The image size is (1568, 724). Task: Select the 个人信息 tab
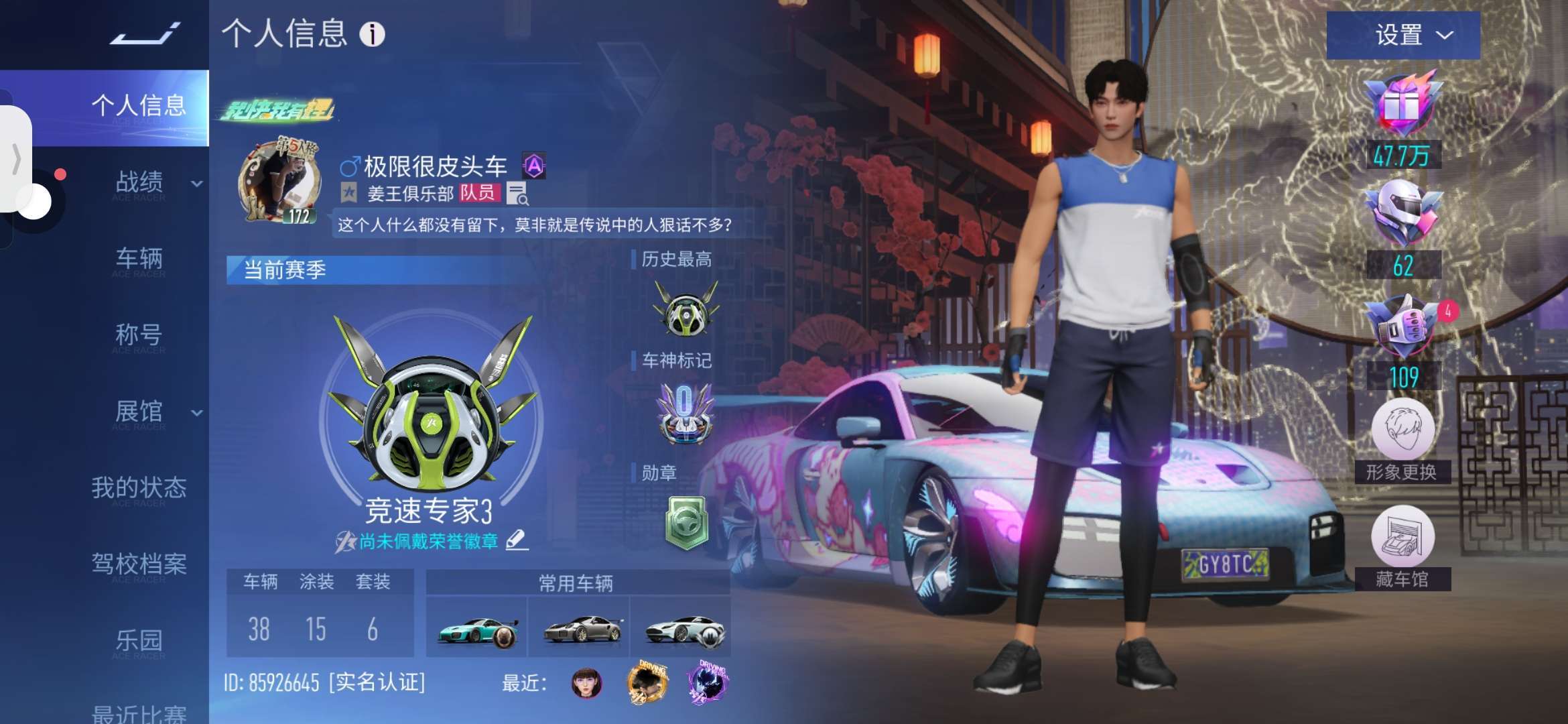click(x=138, y=107)
